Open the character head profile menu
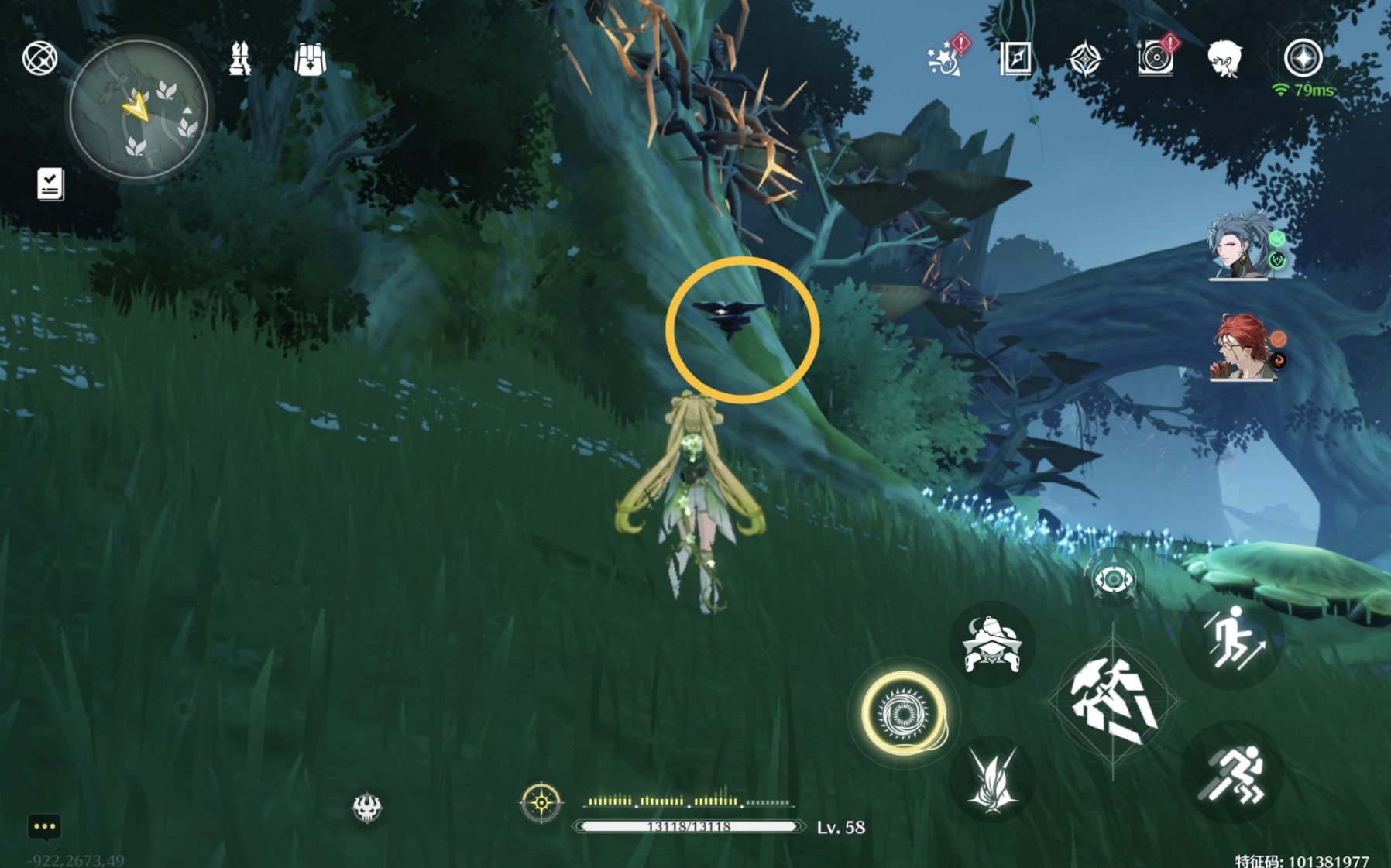The image size is (1391, 868). point(1224,59)
